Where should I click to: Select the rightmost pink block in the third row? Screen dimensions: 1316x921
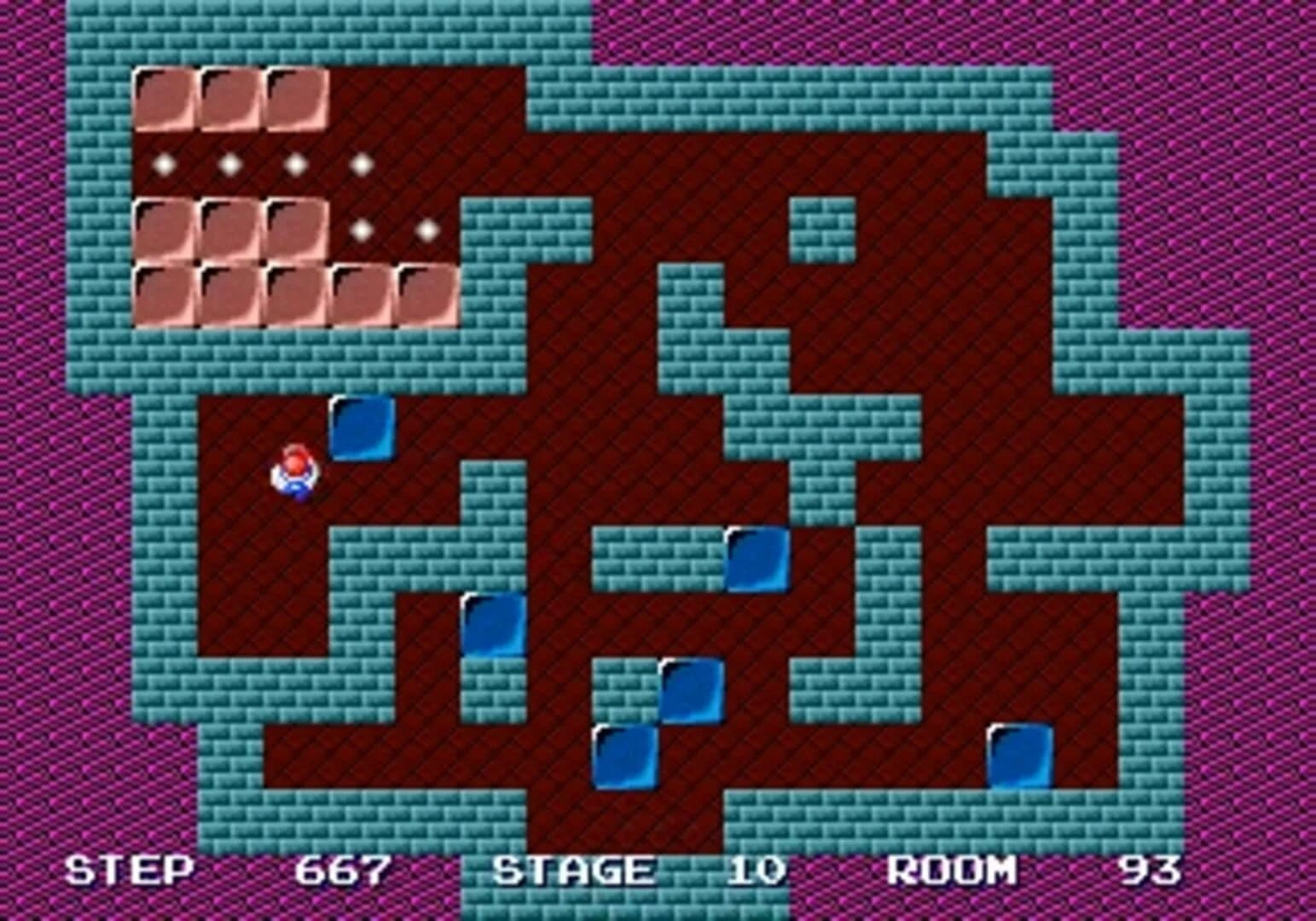294,229
